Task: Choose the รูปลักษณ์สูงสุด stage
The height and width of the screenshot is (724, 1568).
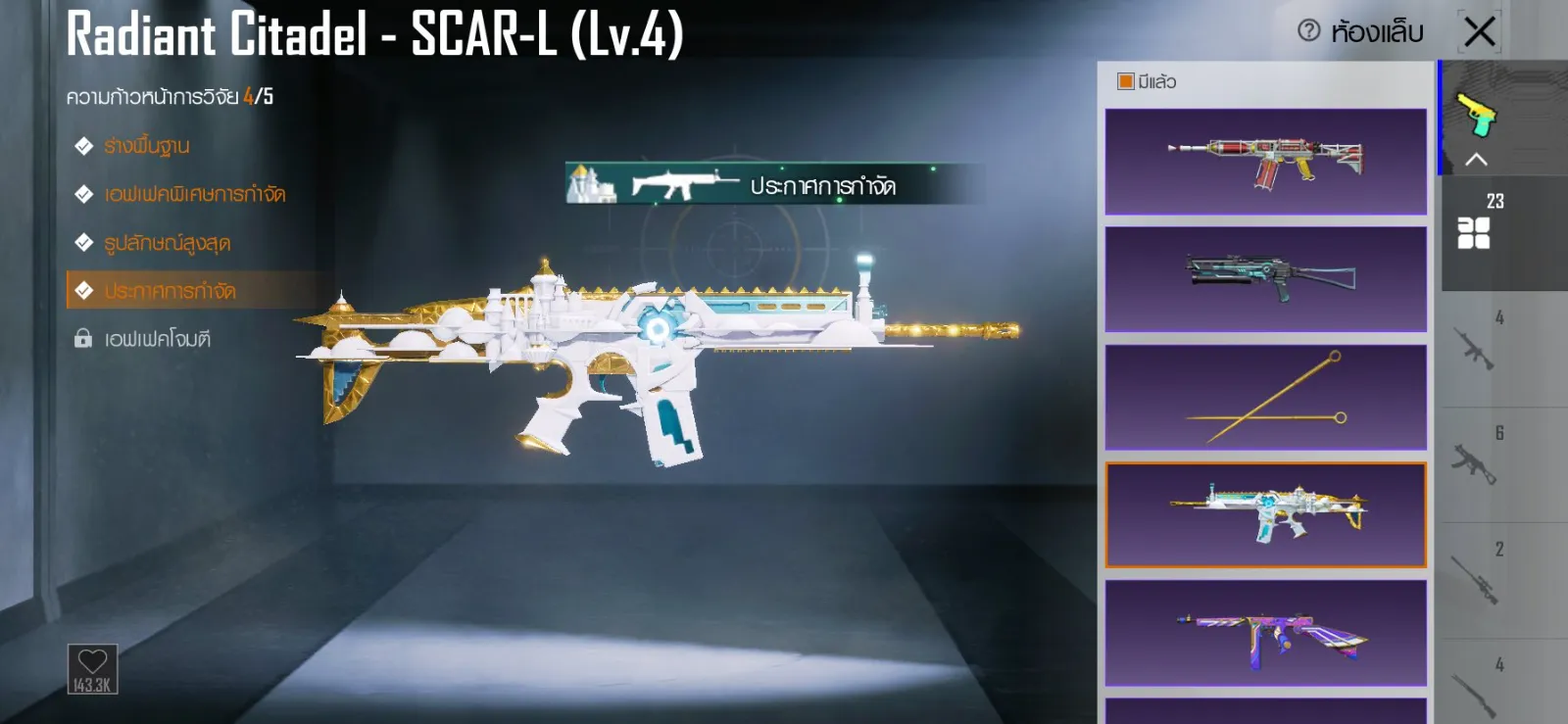Action: (167, 243)
